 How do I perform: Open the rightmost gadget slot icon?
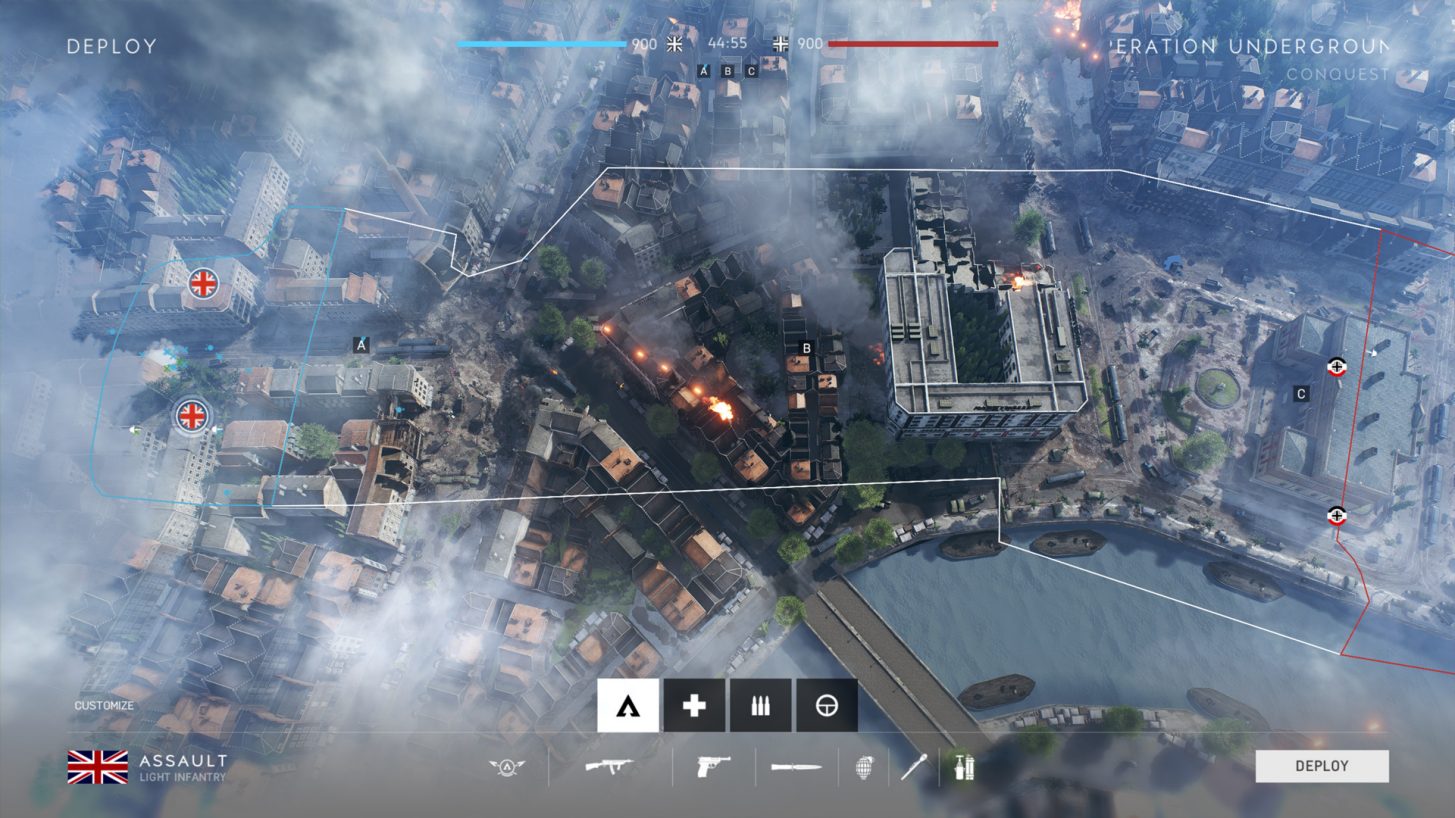coord(962,770)
